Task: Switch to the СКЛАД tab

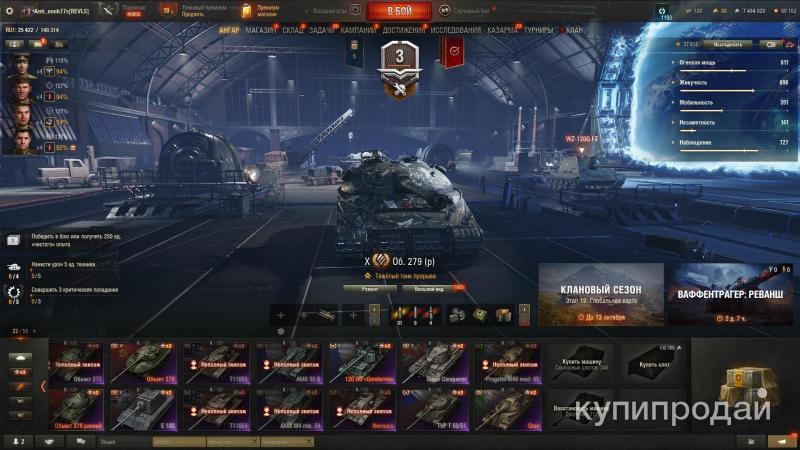Action: (x=293, y=30)
